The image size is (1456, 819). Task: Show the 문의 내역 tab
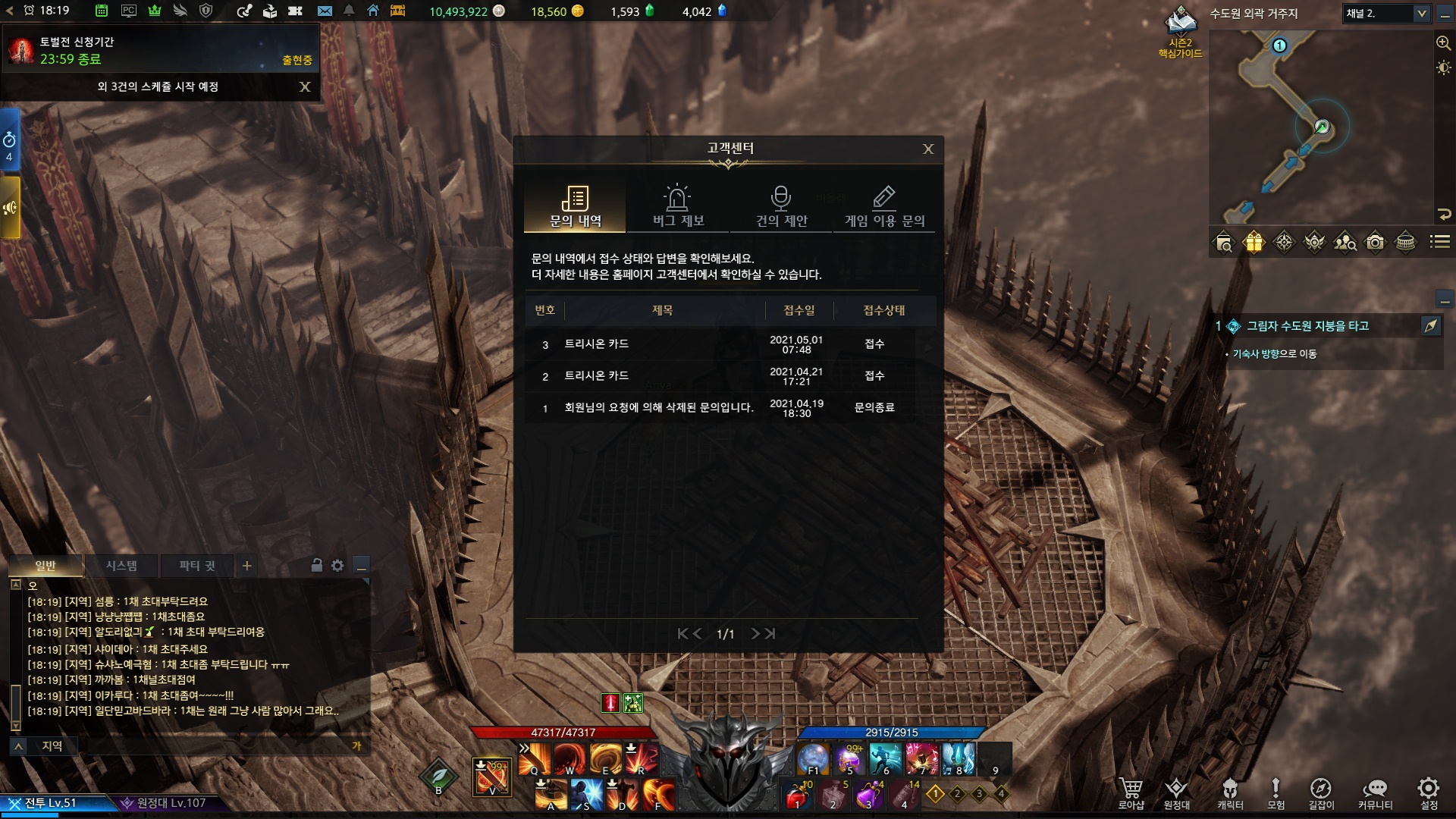tap(575, 206)
